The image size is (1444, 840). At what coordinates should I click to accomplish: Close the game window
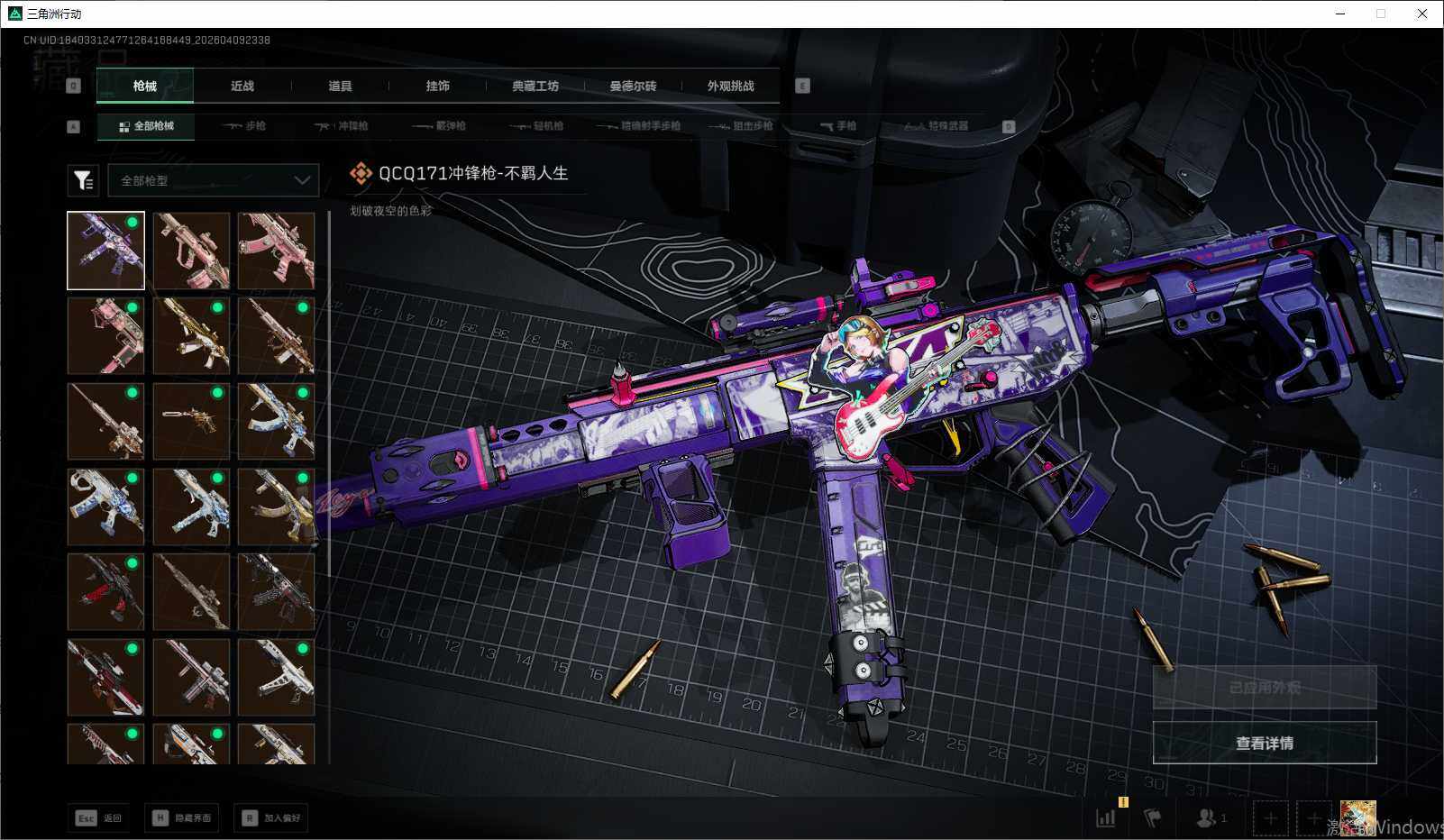[1421, 14]
